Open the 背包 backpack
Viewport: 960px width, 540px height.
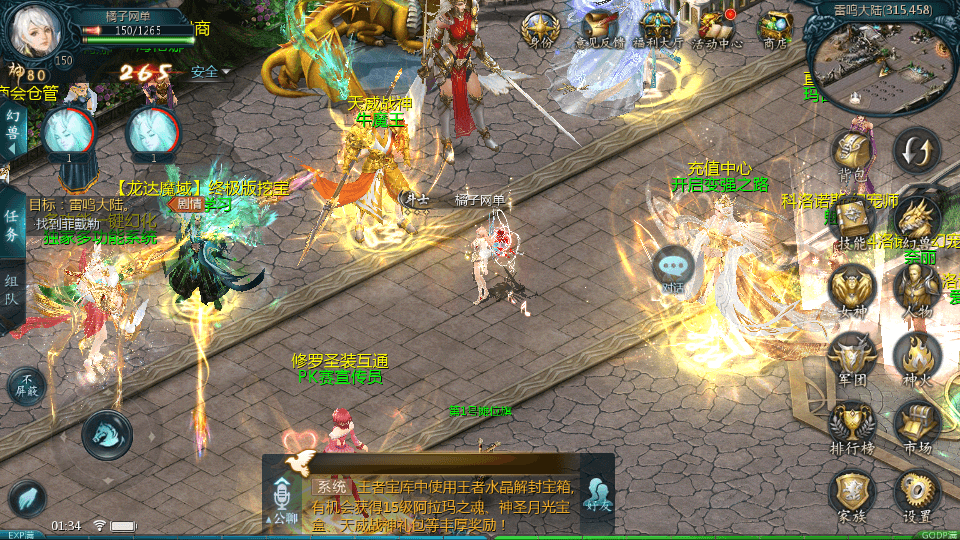852,155
